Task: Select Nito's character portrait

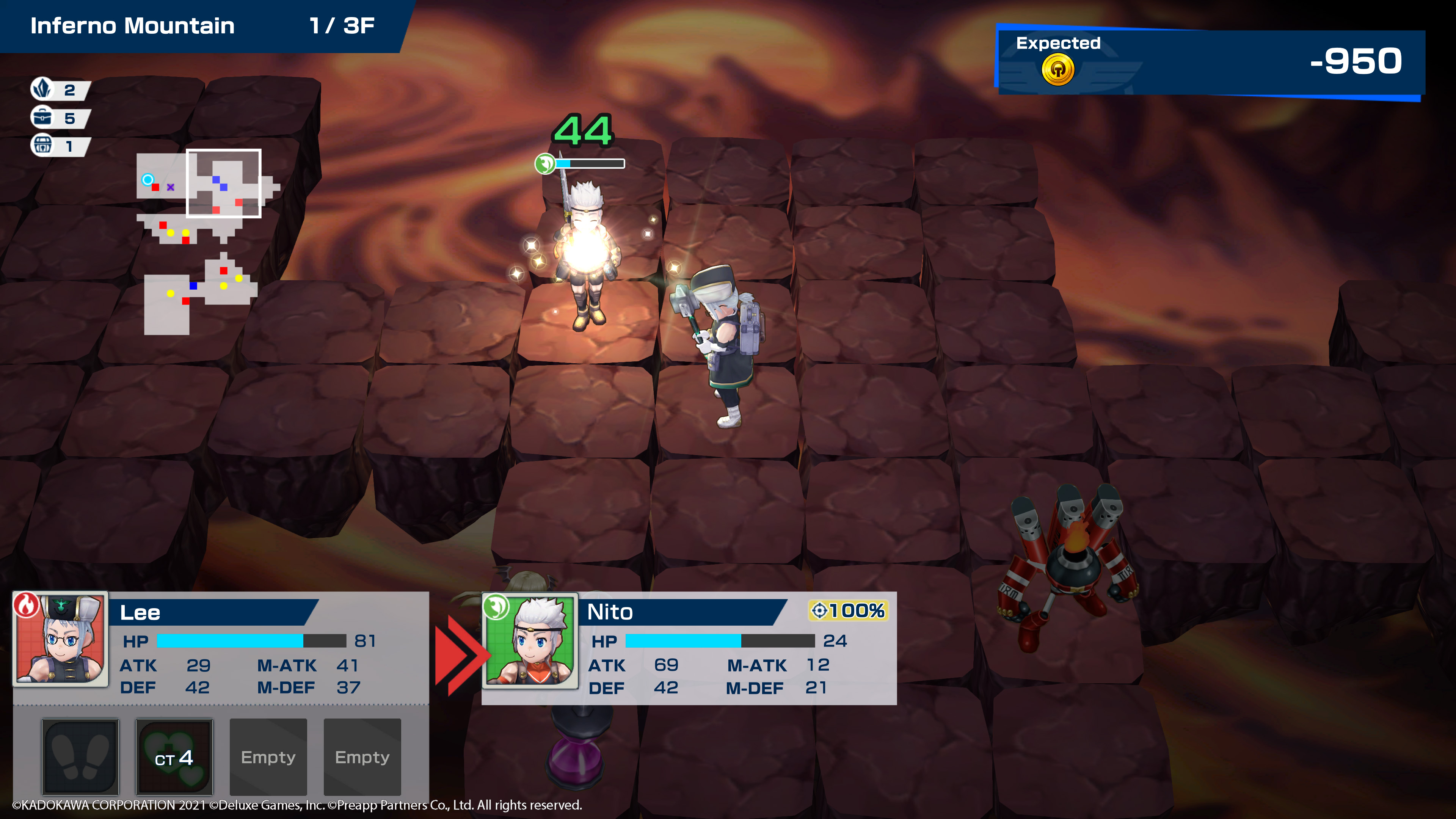Action: [x=530, y=640]
